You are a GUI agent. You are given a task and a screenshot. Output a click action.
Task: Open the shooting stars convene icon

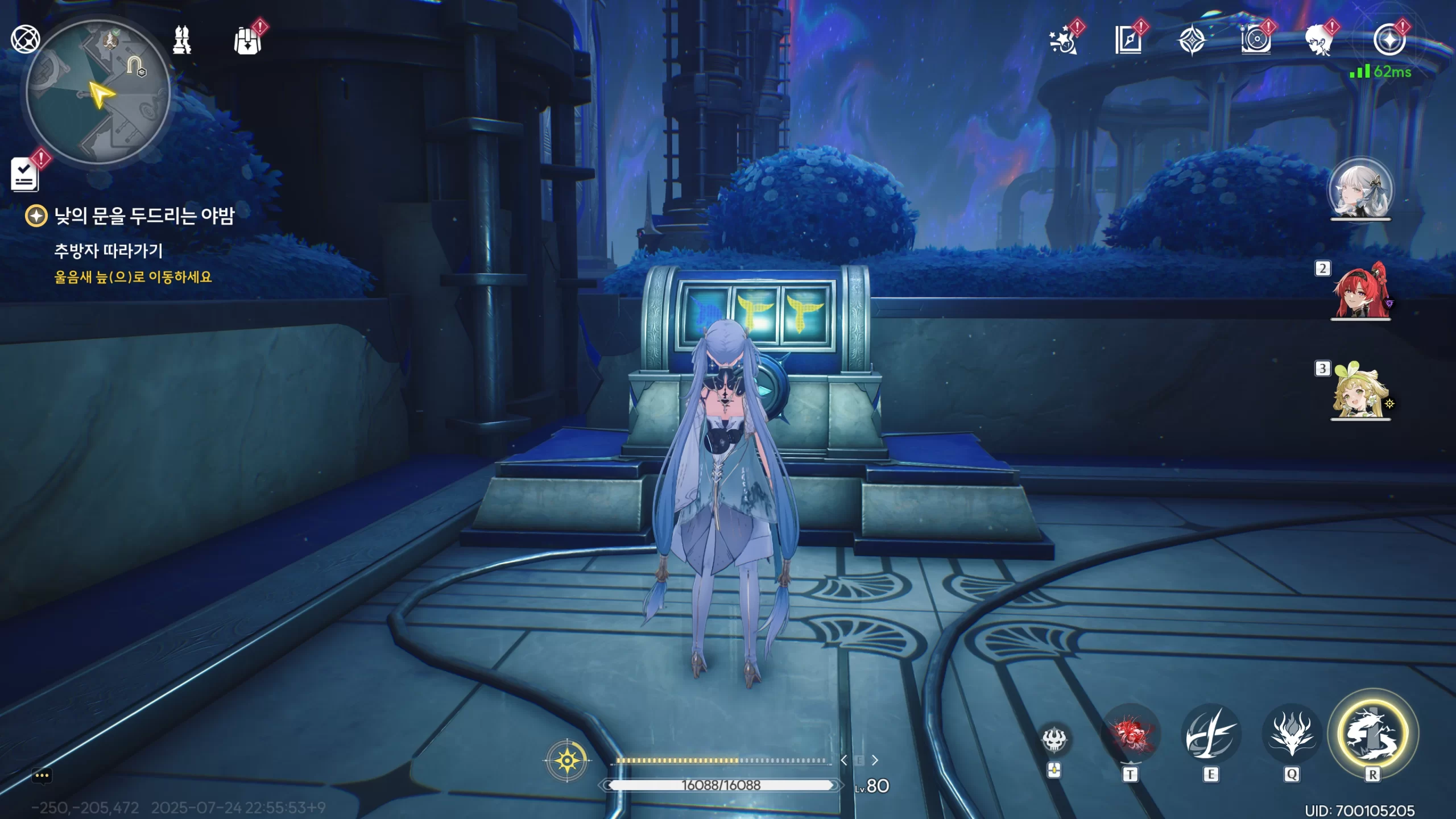pyautogui.click(x=1062, y=41)
